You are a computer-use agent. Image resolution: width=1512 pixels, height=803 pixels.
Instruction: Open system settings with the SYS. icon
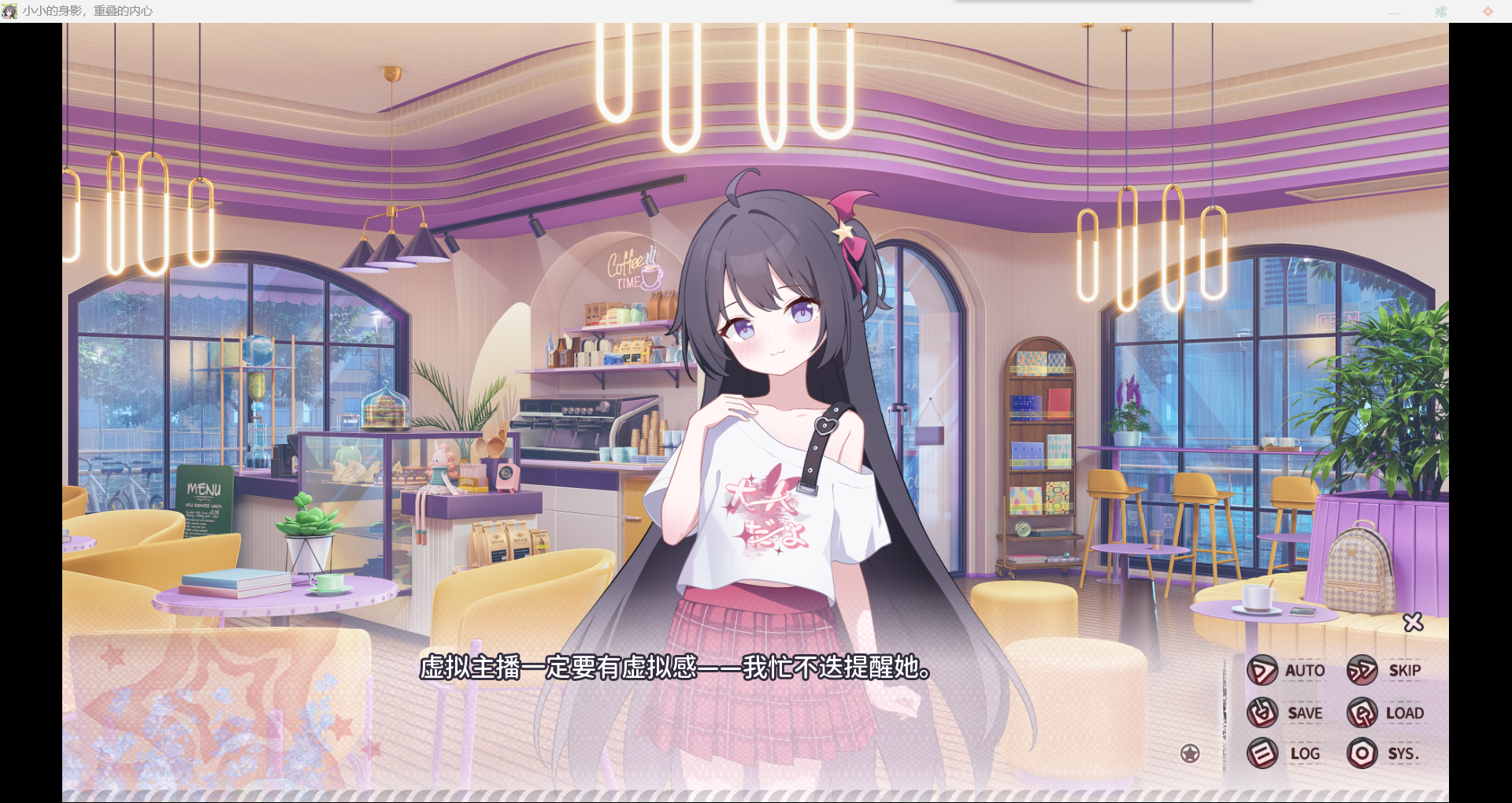tap(1362, 753)
